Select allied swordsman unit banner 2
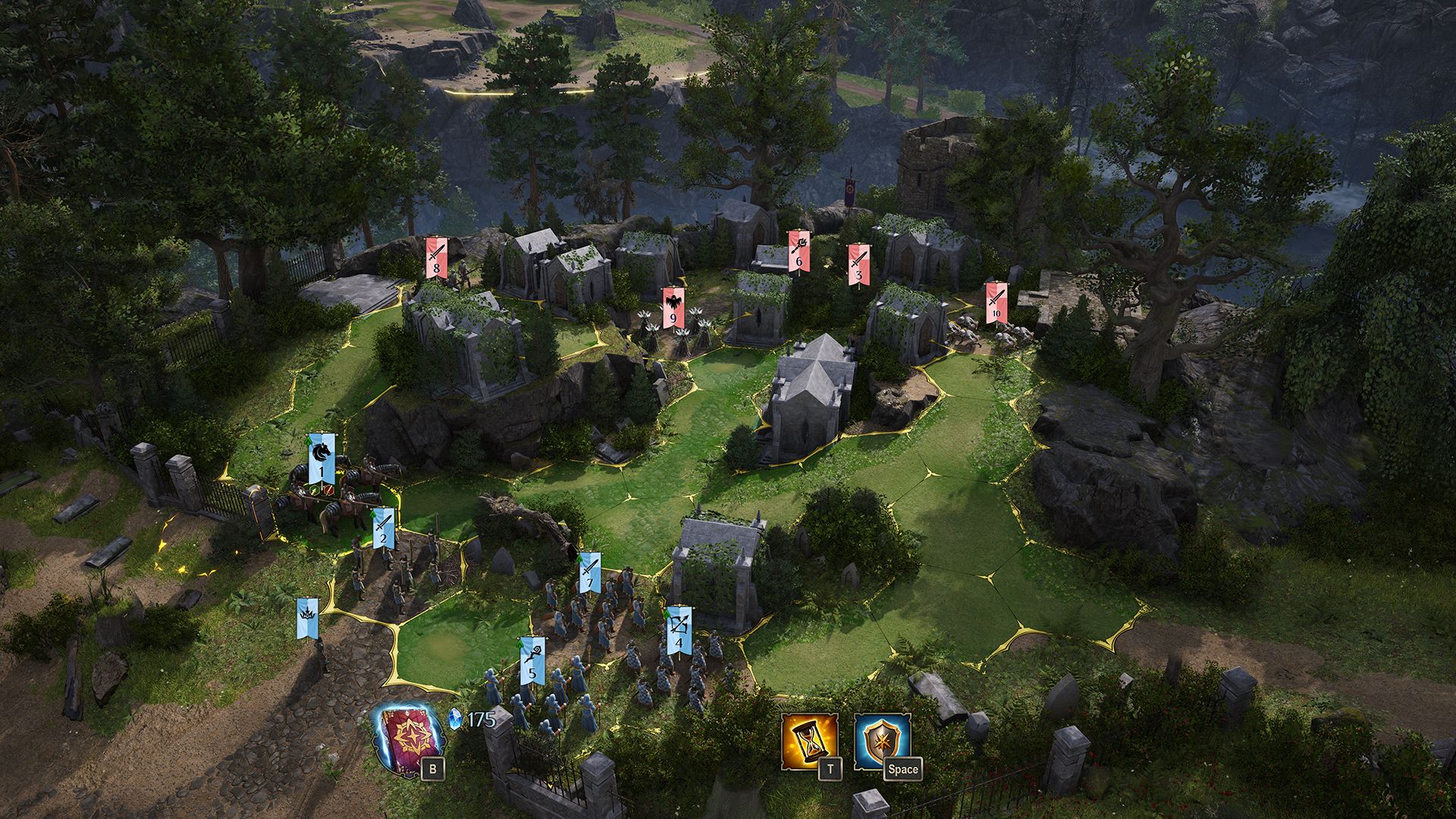The height and width of the screenshot is (819, 1456). [384, 527]
